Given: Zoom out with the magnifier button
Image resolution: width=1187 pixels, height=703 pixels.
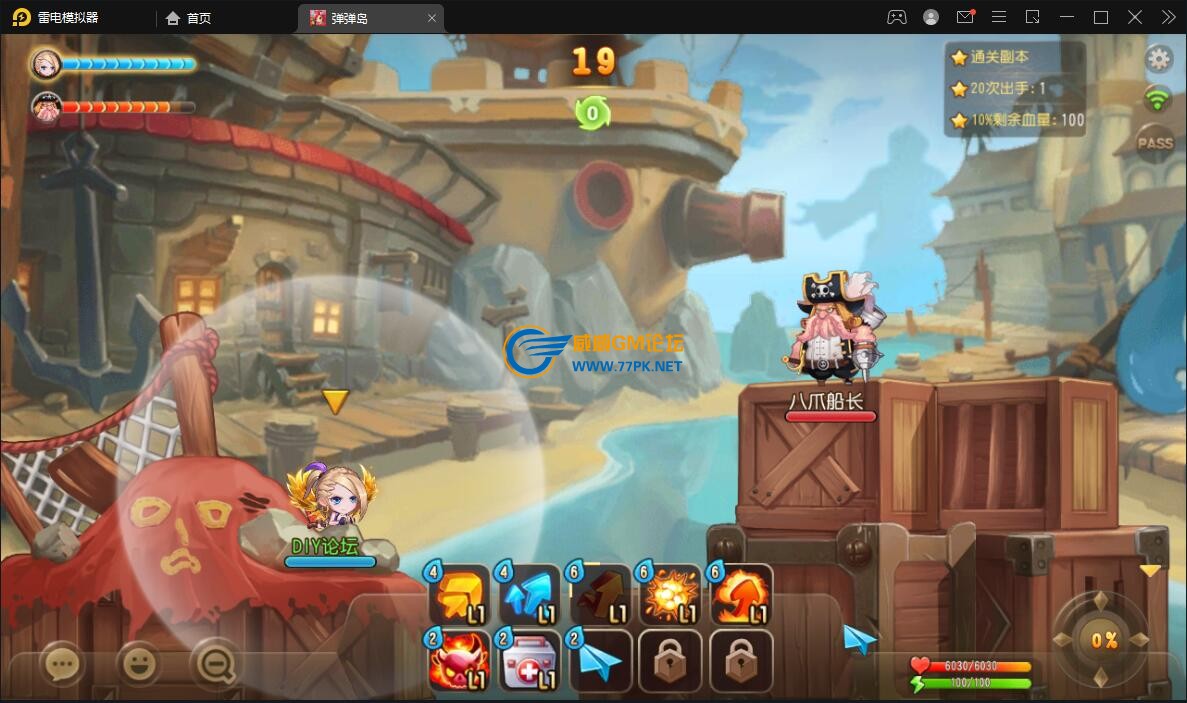Looking at the screenshot, I should point(215,662).
